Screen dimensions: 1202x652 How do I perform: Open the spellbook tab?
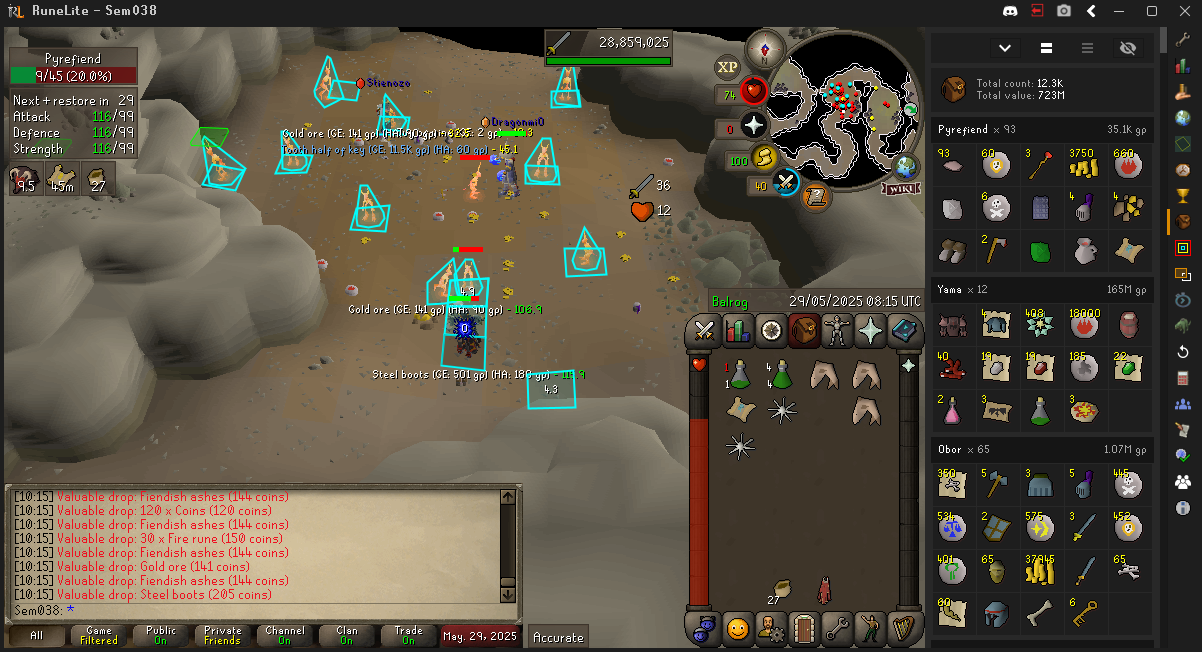[x=904, y=329]
